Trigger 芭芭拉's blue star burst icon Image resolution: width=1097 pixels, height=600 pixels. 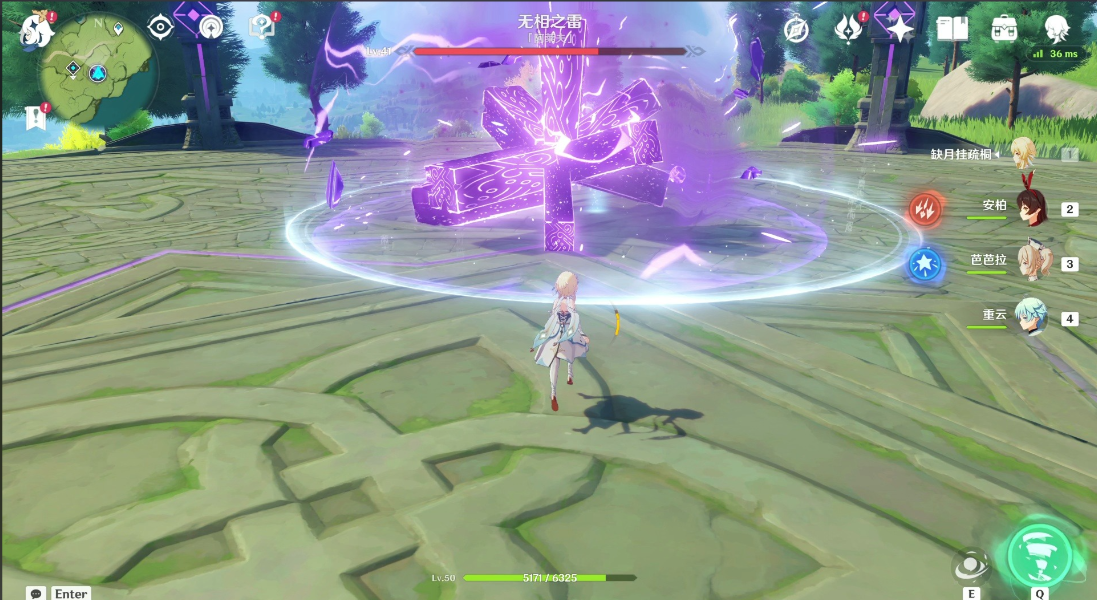[x=924, y=264]
